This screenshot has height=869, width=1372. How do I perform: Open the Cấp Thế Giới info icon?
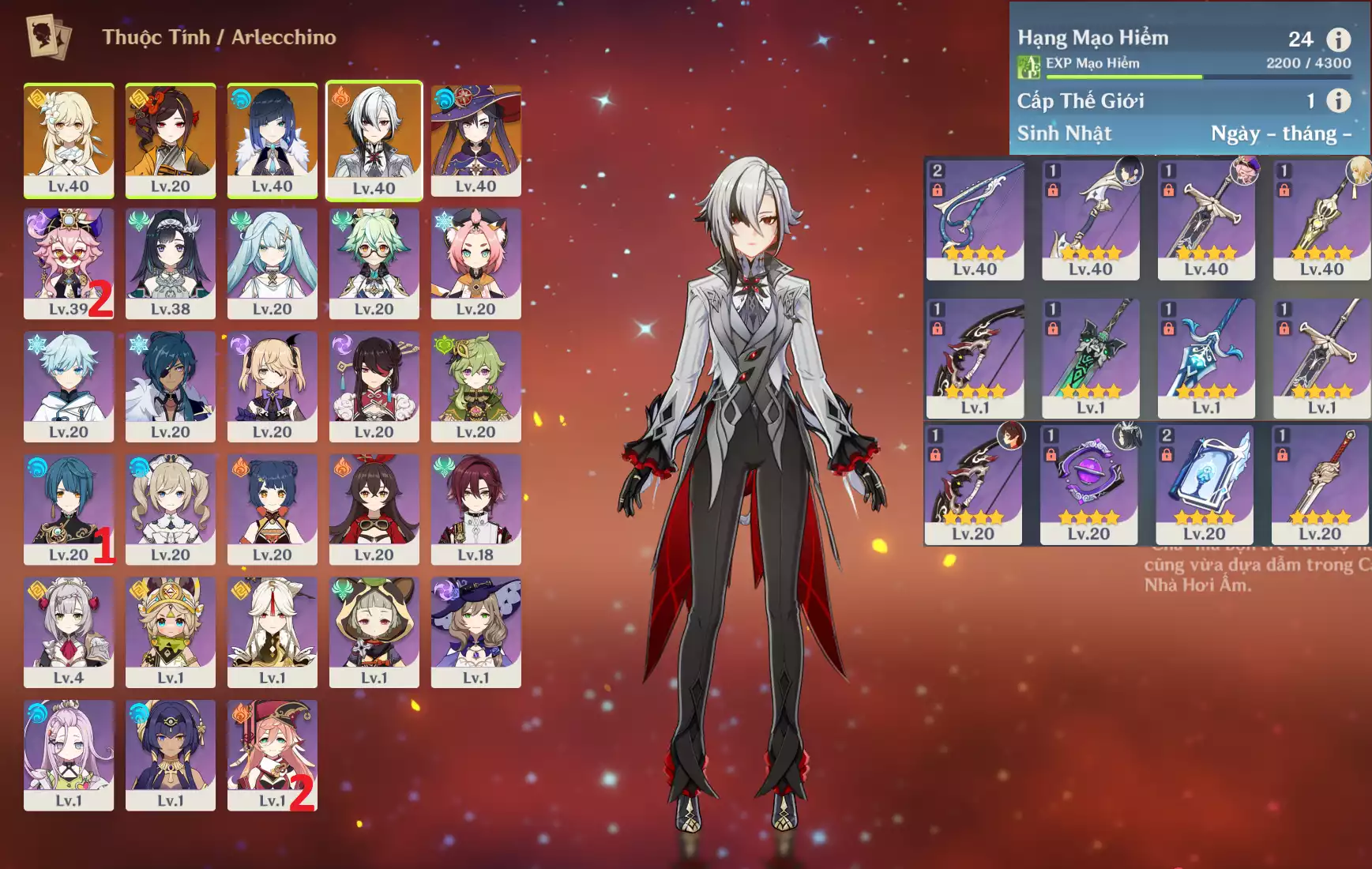1338,100
